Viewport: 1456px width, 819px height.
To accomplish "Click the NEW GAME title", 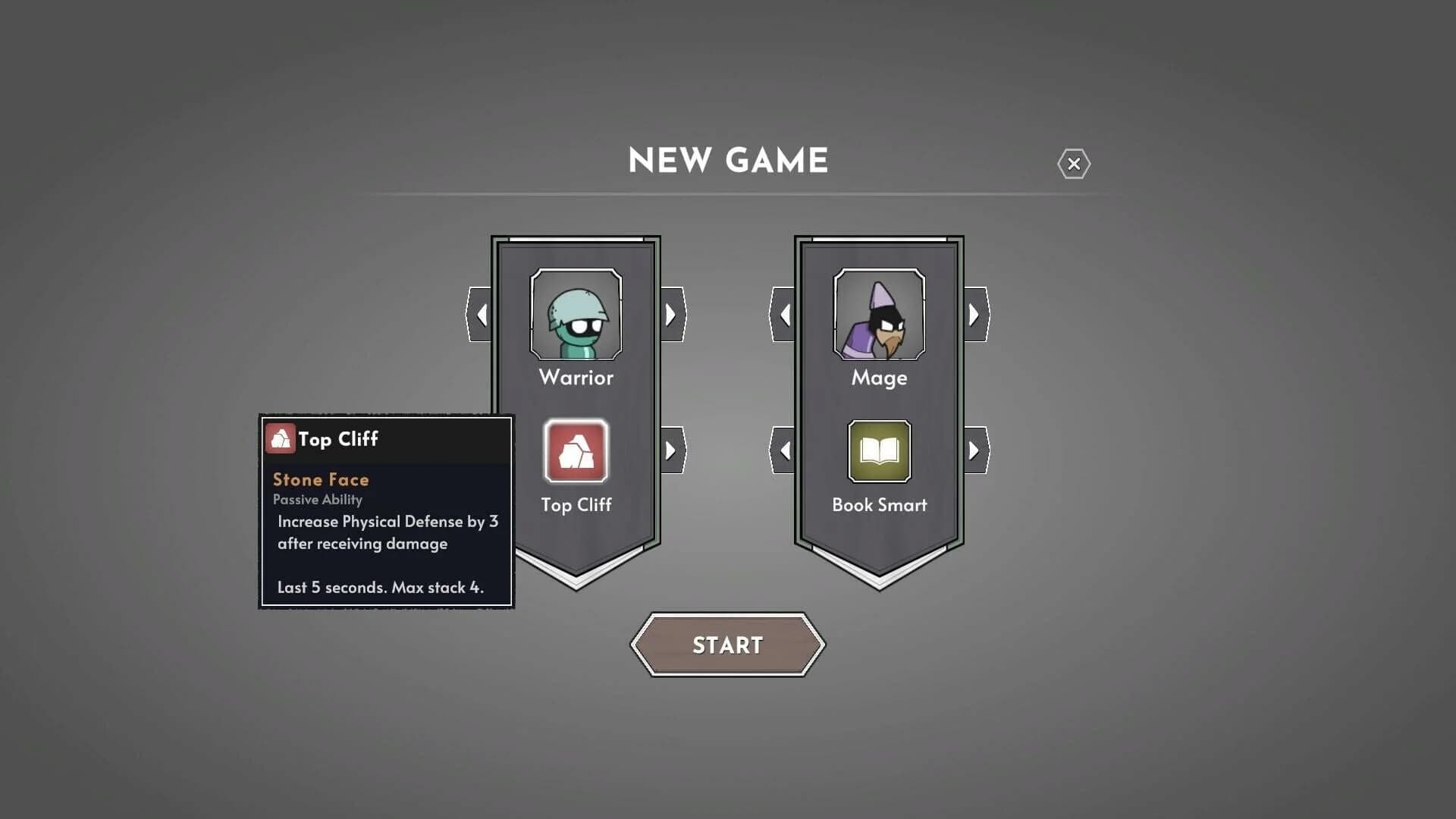I will (x=726, y=160).
